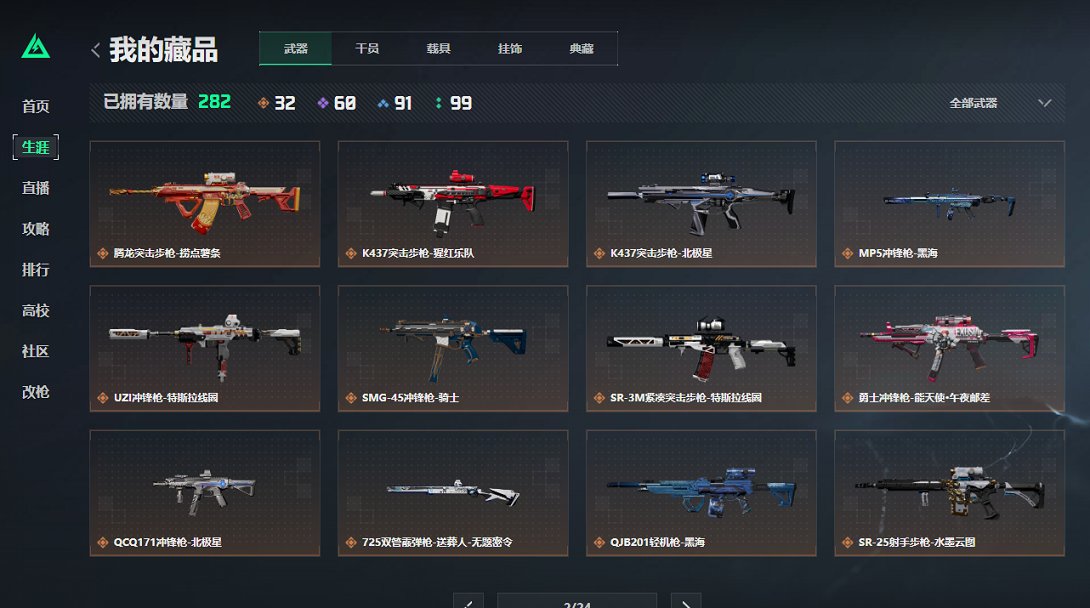Go back using the arrow beside 我的藏品
The width and height of the screenshot is (1090, 608).
coord(95,50)
